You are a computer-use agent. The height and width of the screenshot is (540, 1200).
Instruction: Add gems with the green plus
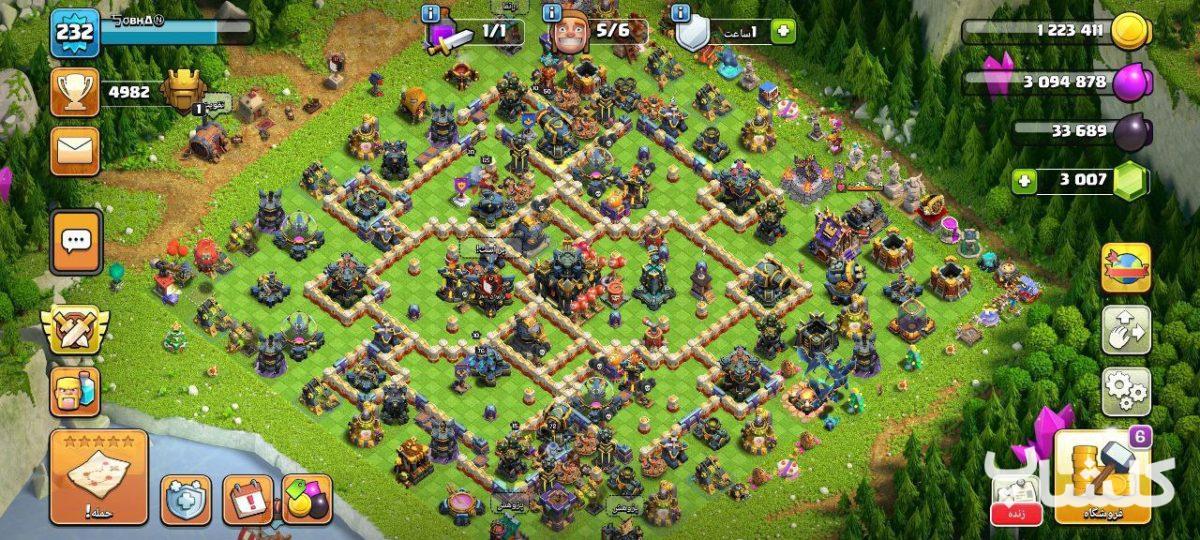1023,181
